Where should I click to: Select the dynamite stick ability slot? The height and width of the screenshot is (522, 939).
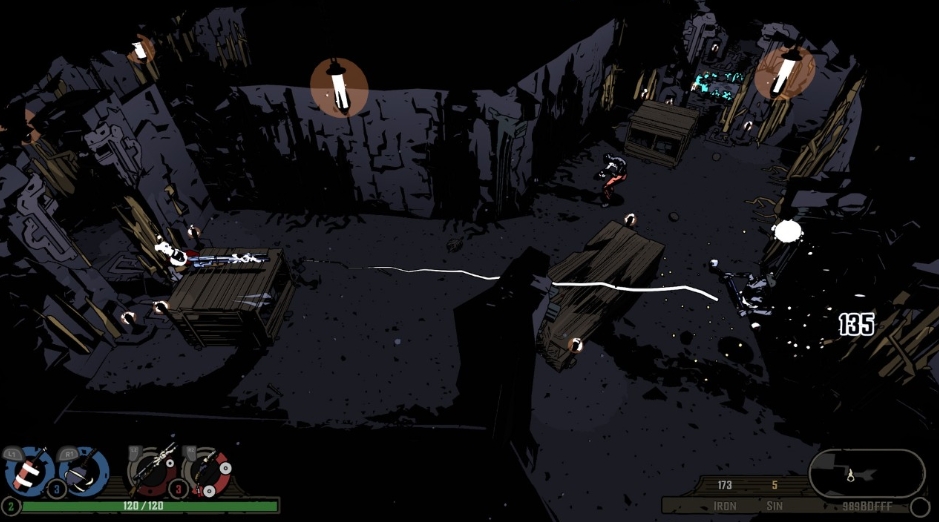(28, 470)
